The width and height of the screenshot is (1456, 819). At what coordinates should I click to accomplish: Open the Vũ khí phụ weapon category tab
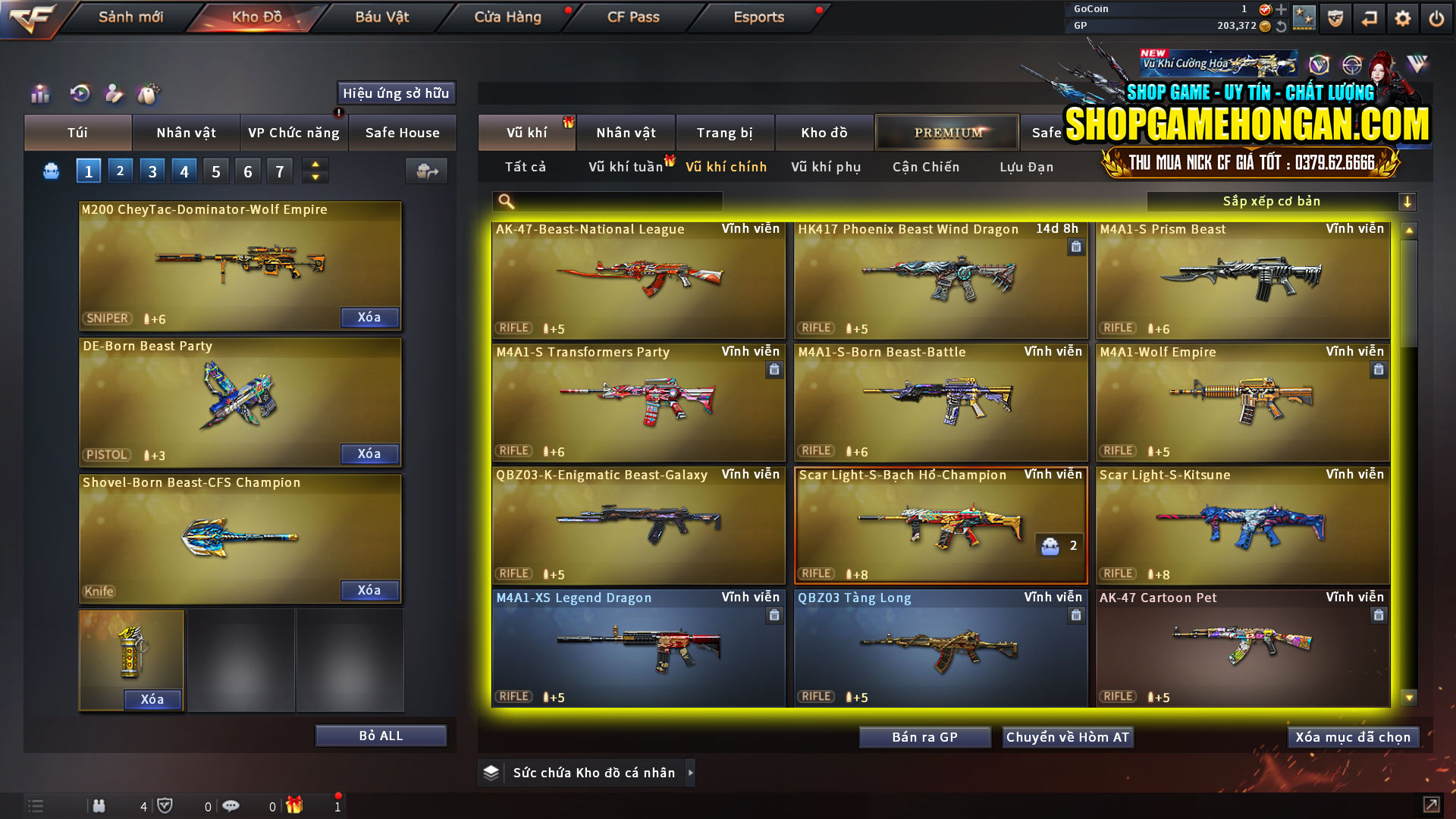[826, 167]
